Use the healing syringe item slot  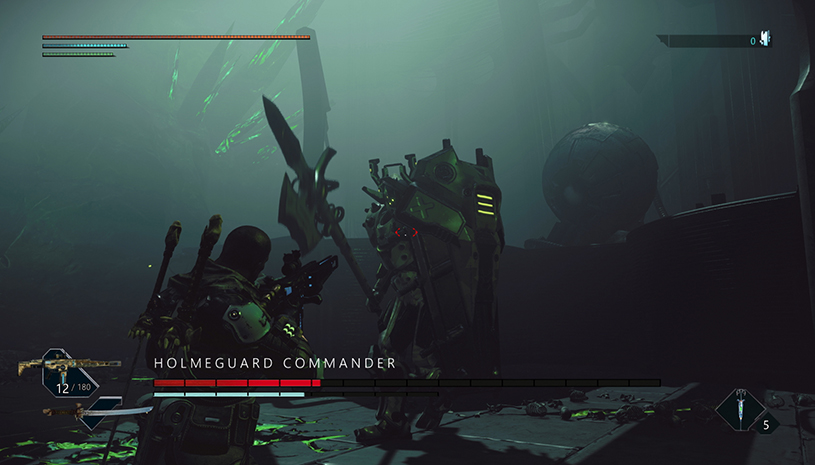(741, 409)
